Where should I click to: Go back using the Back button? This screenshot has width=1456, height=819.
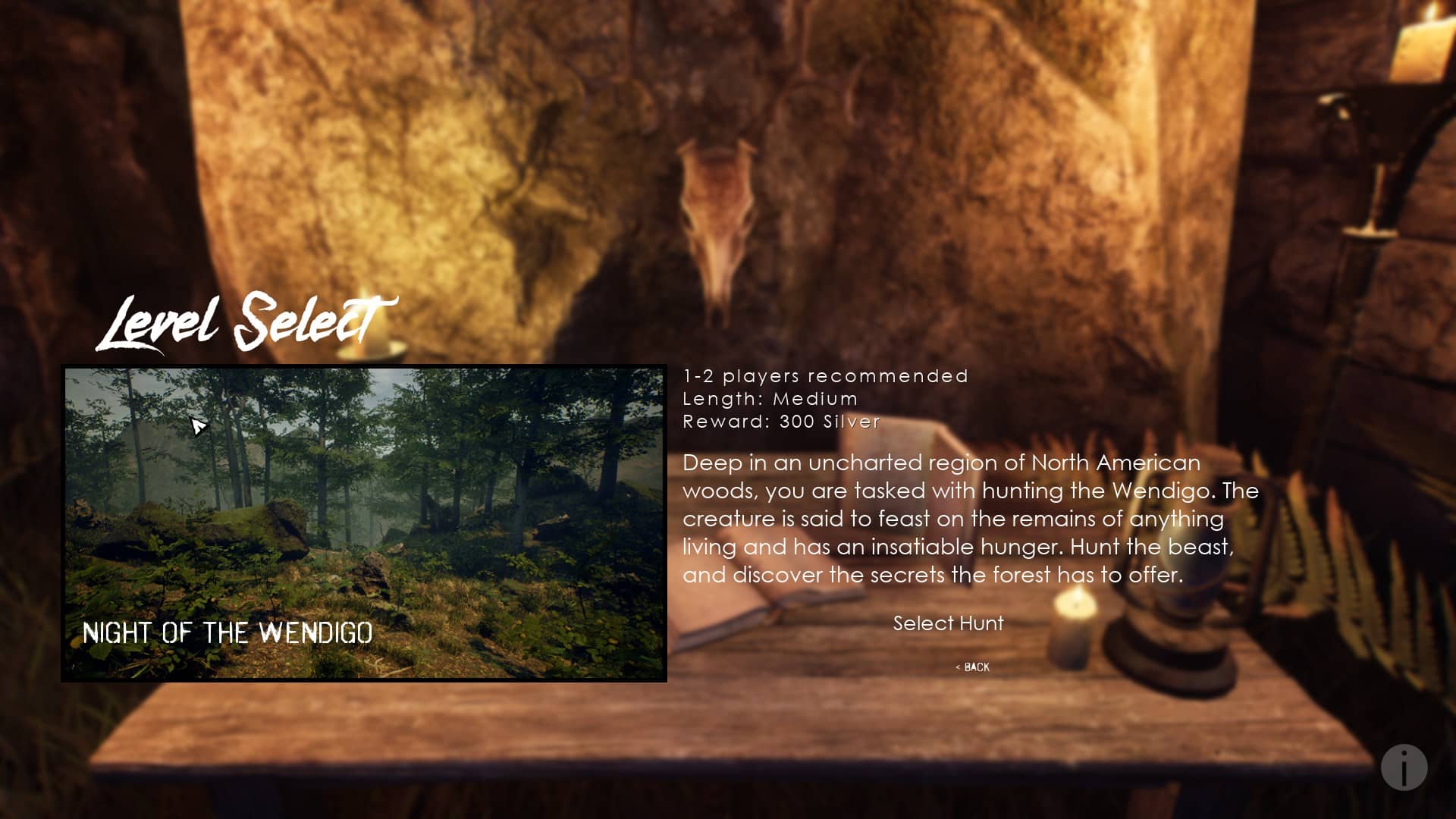pos(973,667)
